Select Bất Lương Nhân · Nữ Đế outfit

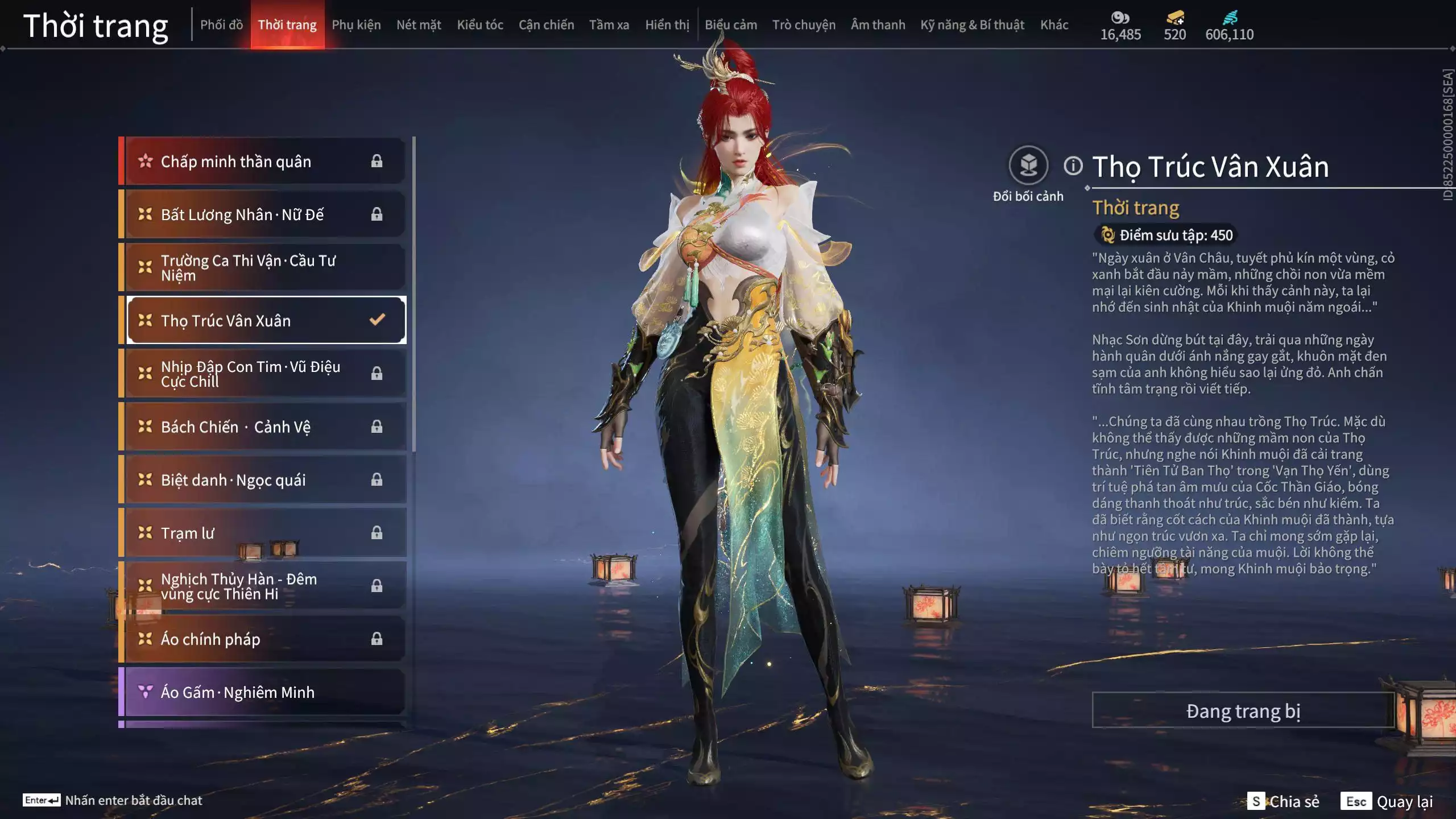pos(264,214)
